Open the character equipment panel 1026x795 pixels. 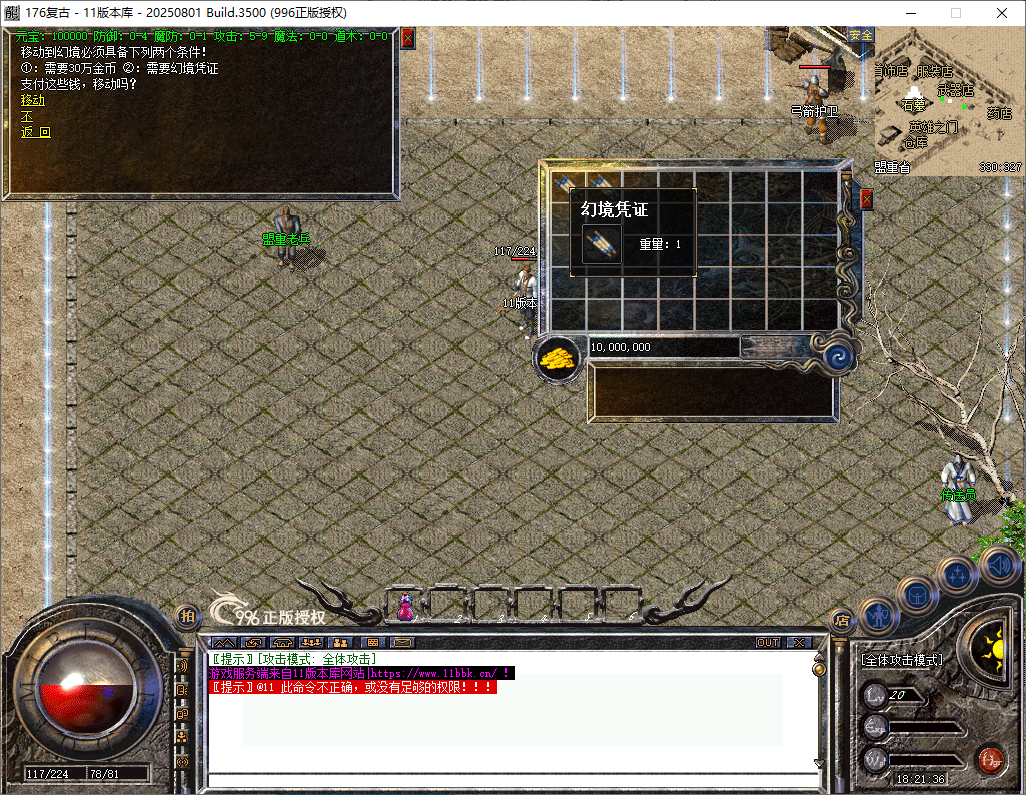click(x=878, y=614)
